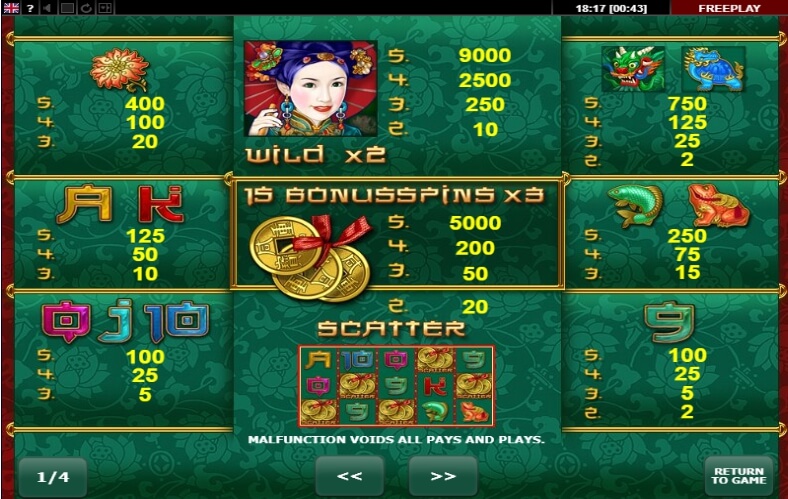The width and height of the screenshot is (788, 499).
Task: Click the reload arrow icon in top bar
Action: [x=86, y=8]
